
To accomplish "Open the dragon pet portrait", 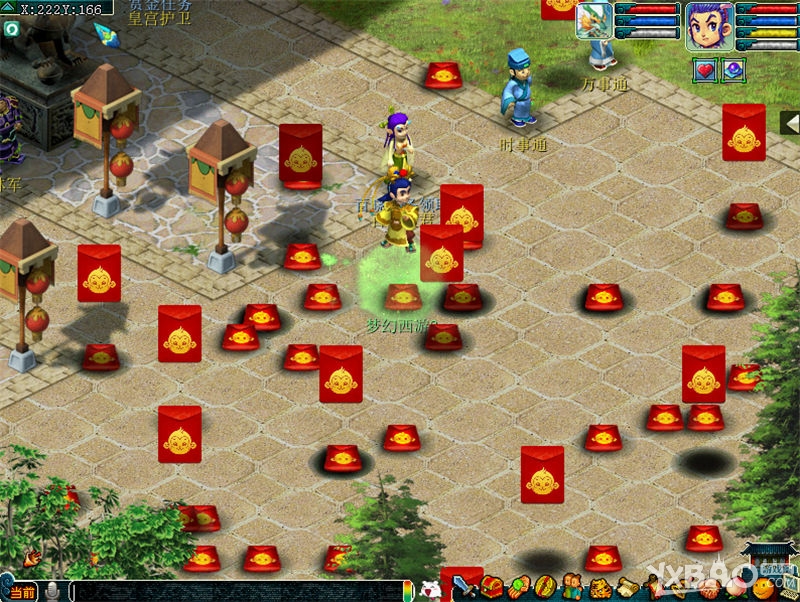I will pyautogui.click(x=594, y=21).
